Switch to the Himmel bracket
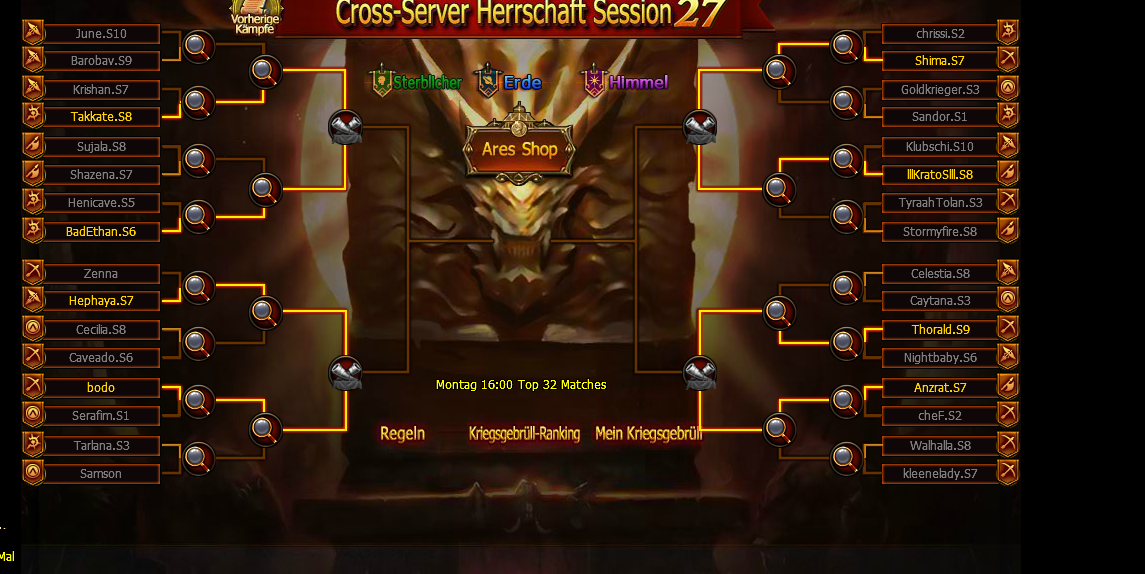Viewport: 1145px width, 574px height. [626, 82]
